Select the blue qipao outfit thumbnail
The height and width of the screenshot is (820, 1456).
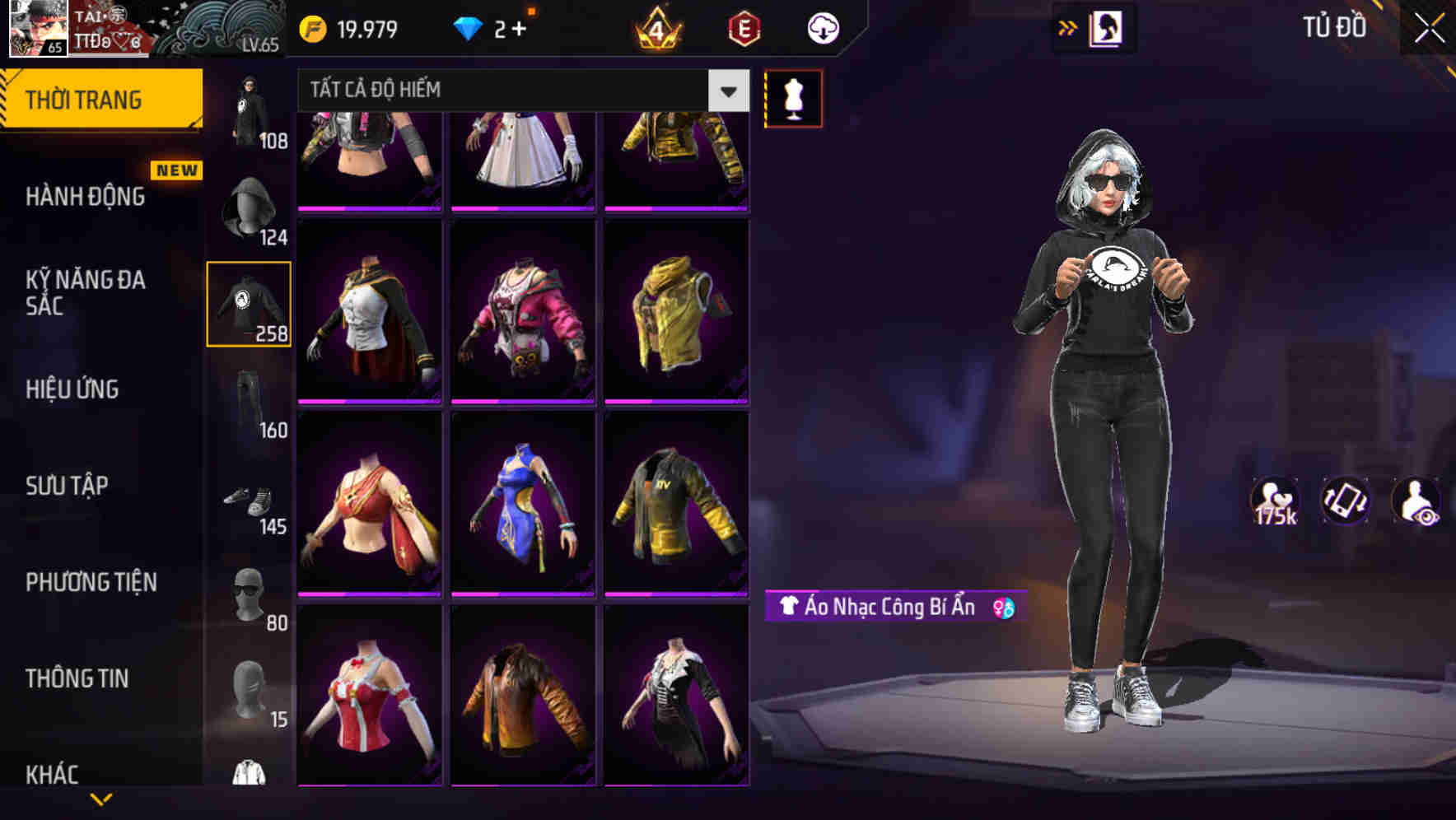pyautogui.click(x=524, y=504)
